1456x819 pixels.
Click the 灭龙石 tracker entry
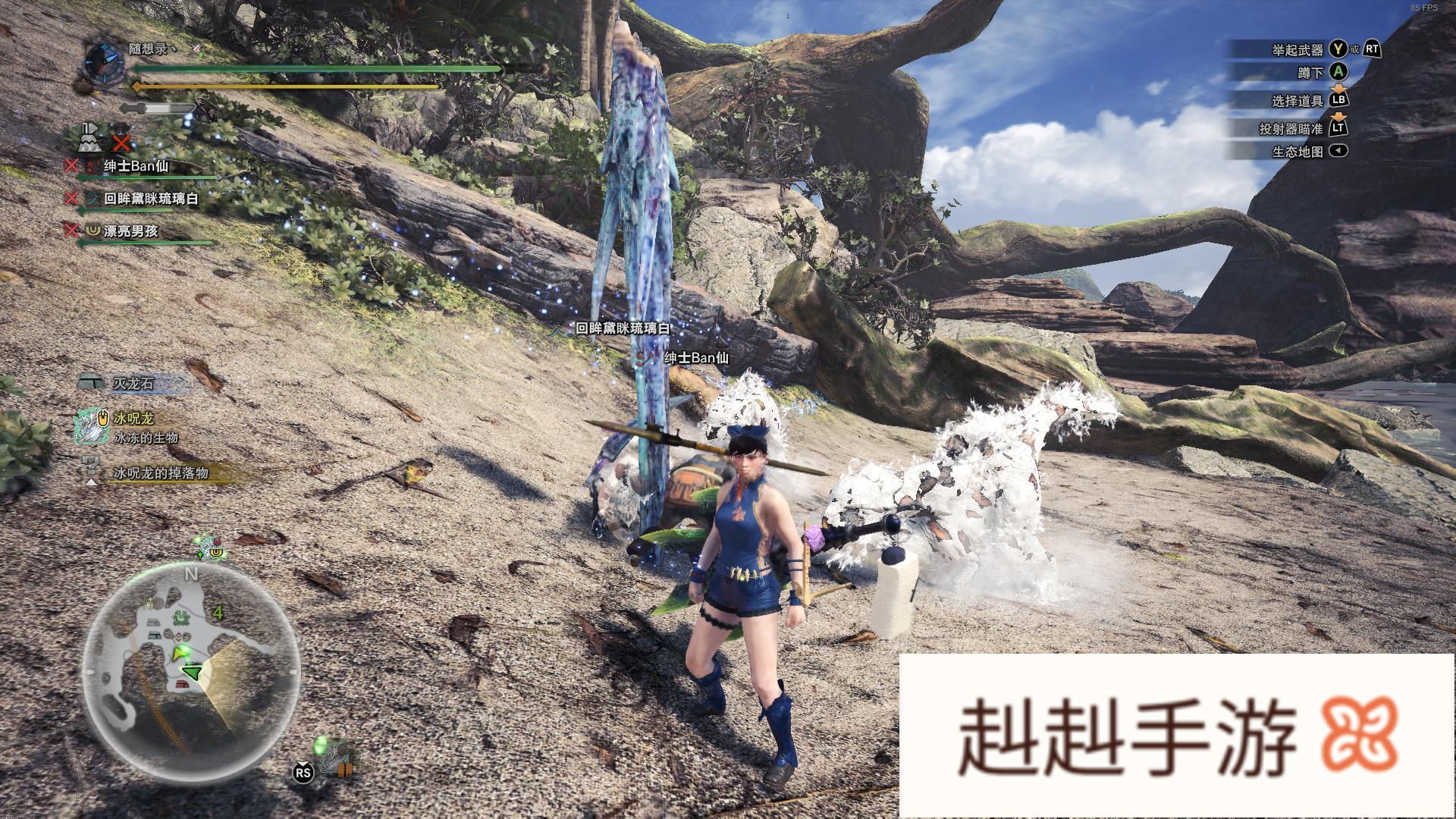(133, 384)
